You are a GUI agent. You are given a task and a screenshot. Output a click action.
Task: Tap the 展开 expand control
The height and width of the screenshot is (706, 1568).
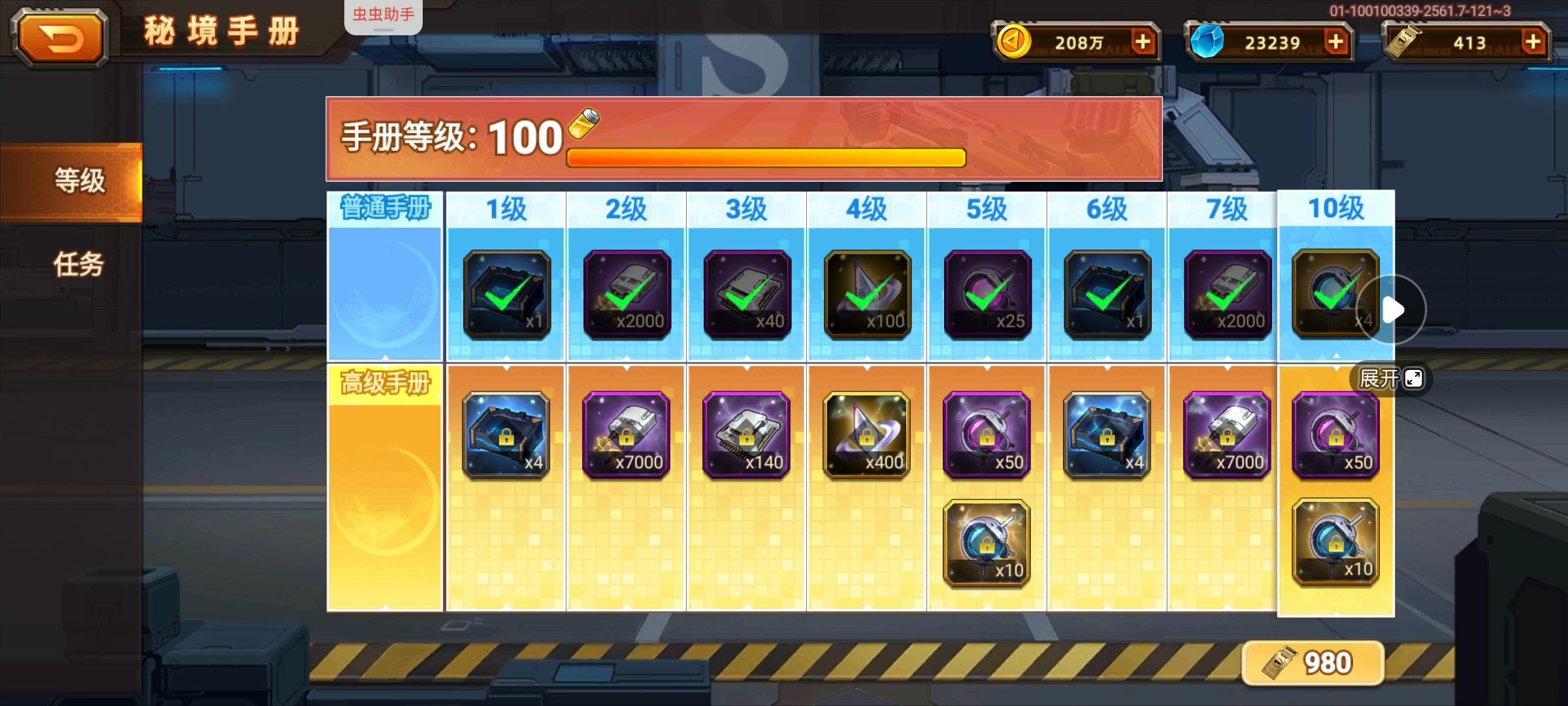[x=1389, y=378]
